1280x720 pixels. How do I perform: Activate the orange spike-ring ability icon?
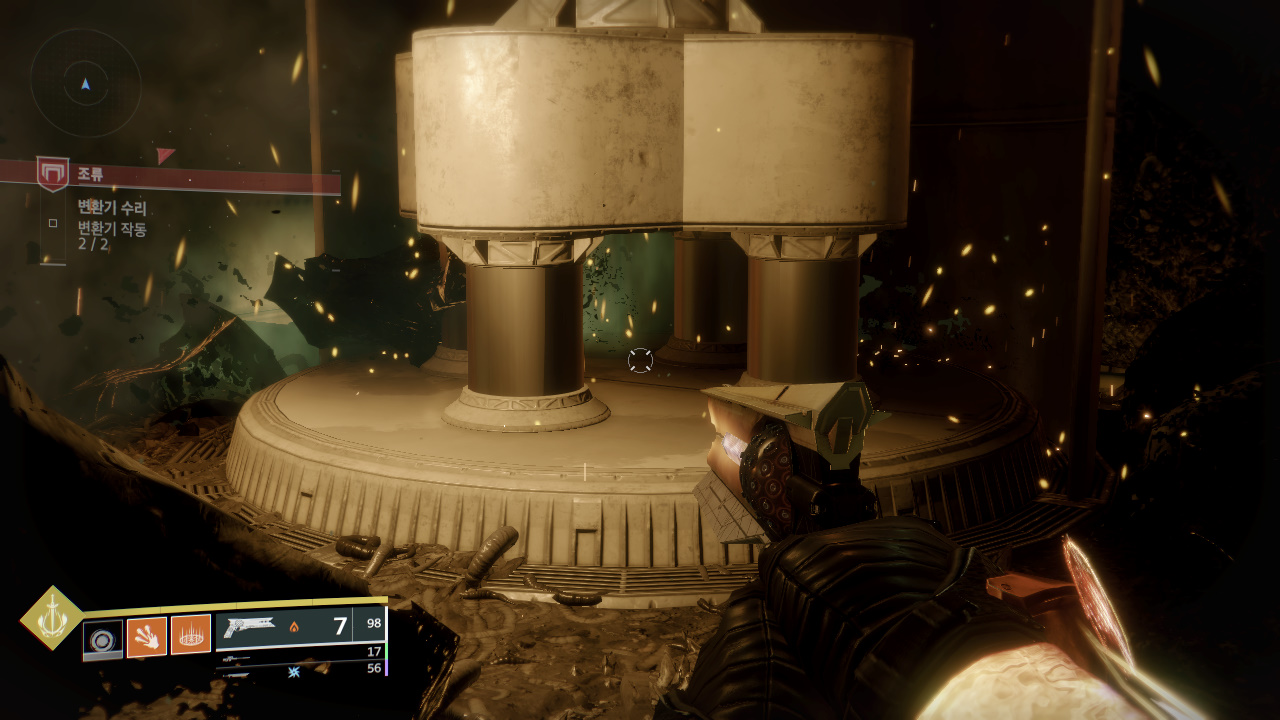click(191, 635)
